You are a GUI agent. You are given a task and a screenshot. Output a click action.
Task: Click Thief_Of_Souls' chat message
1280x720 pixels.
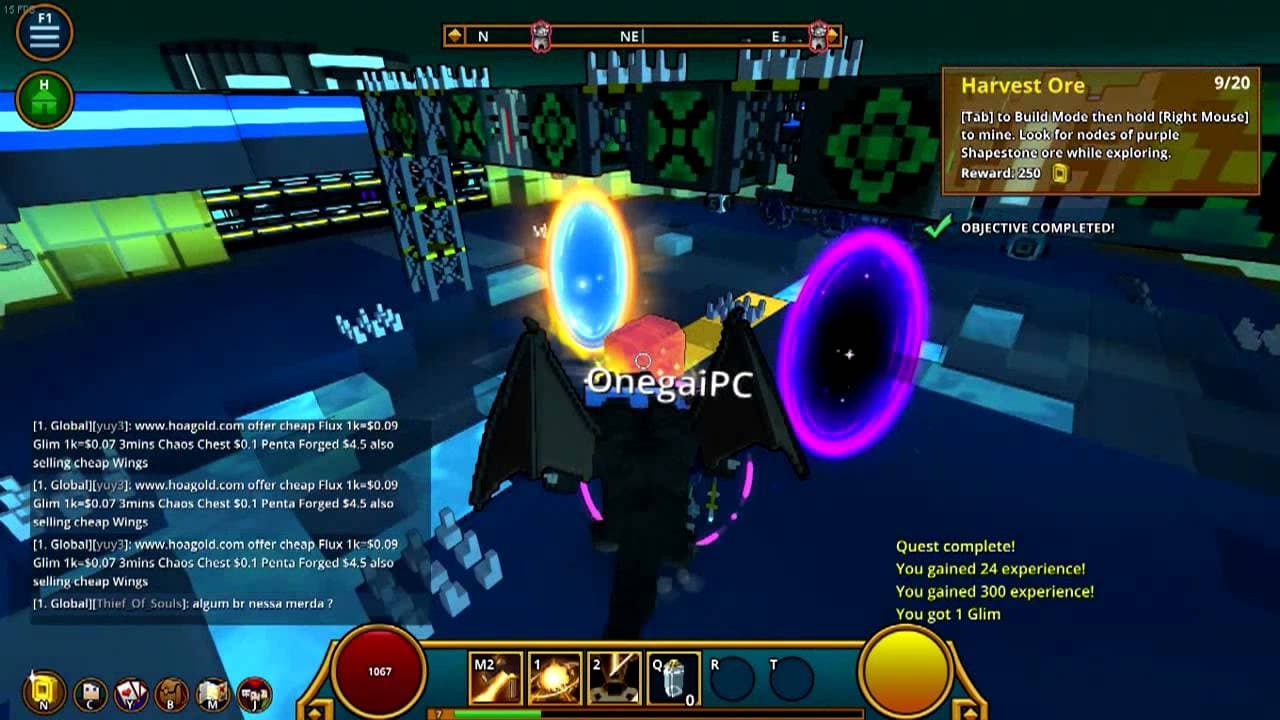183,604
